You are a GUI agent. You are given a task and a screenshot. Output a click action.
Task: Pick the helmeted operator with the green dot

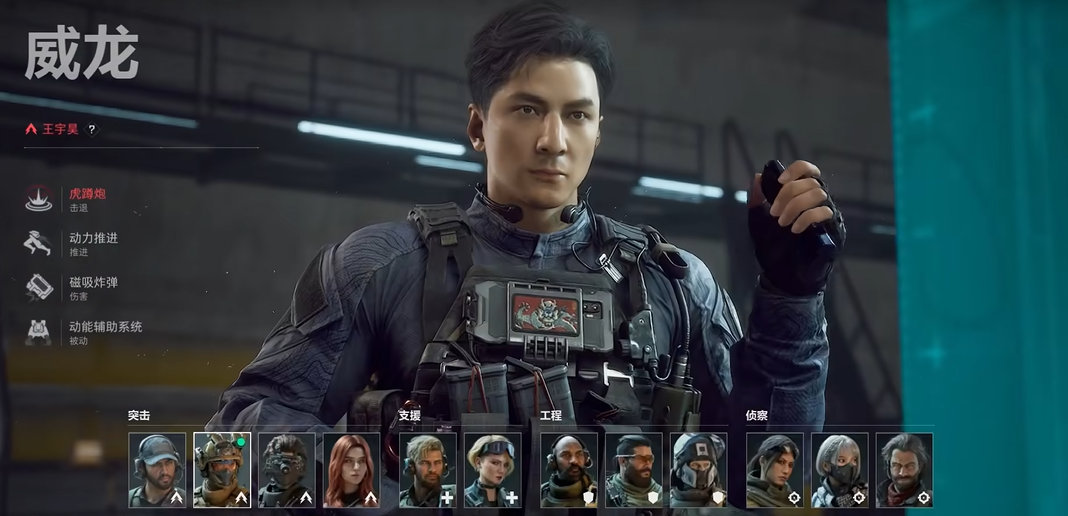(x=222, y=469)
